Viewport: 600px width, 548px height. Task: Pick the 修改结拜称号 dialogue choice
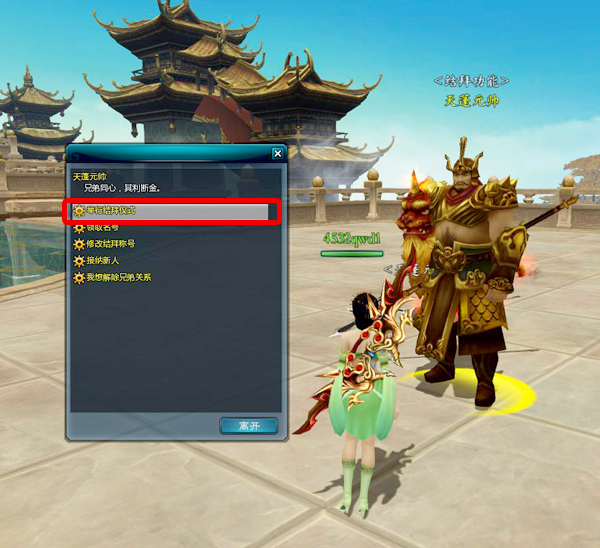coord(110,244)
